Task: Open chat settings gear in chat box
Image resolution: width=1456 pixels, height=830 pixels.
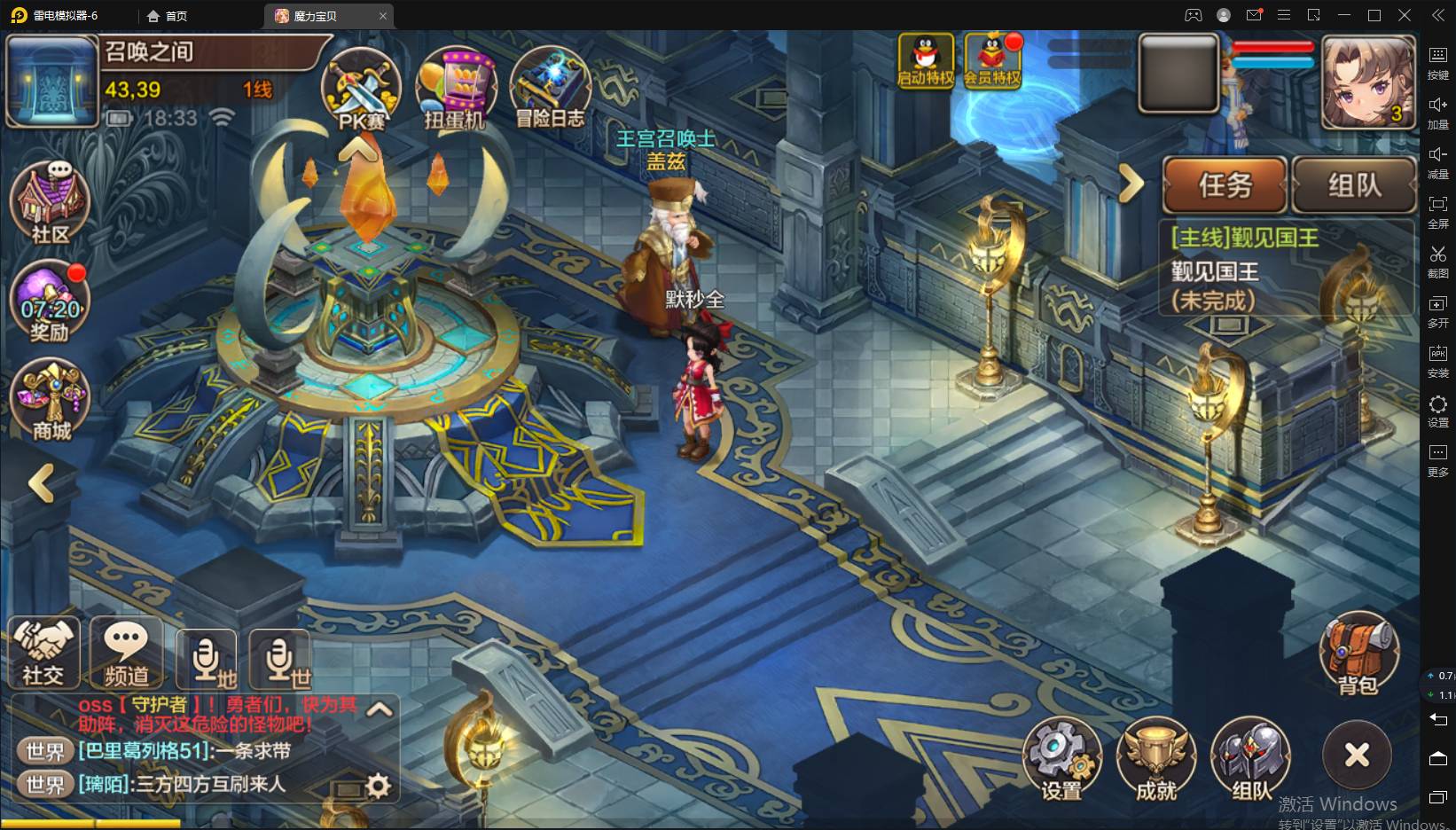Action: point(379,785)
